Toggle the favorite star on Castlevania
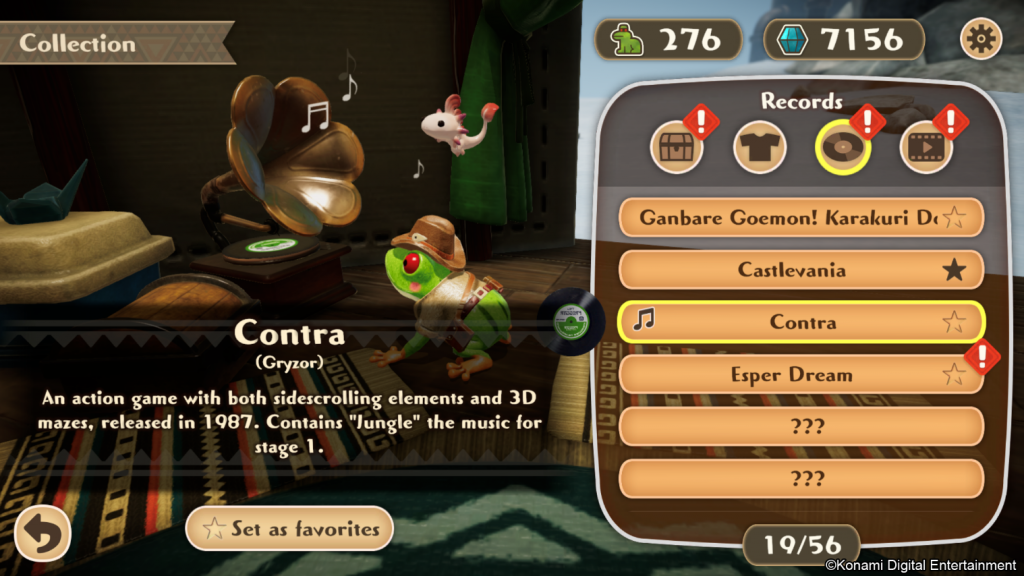 955,270
